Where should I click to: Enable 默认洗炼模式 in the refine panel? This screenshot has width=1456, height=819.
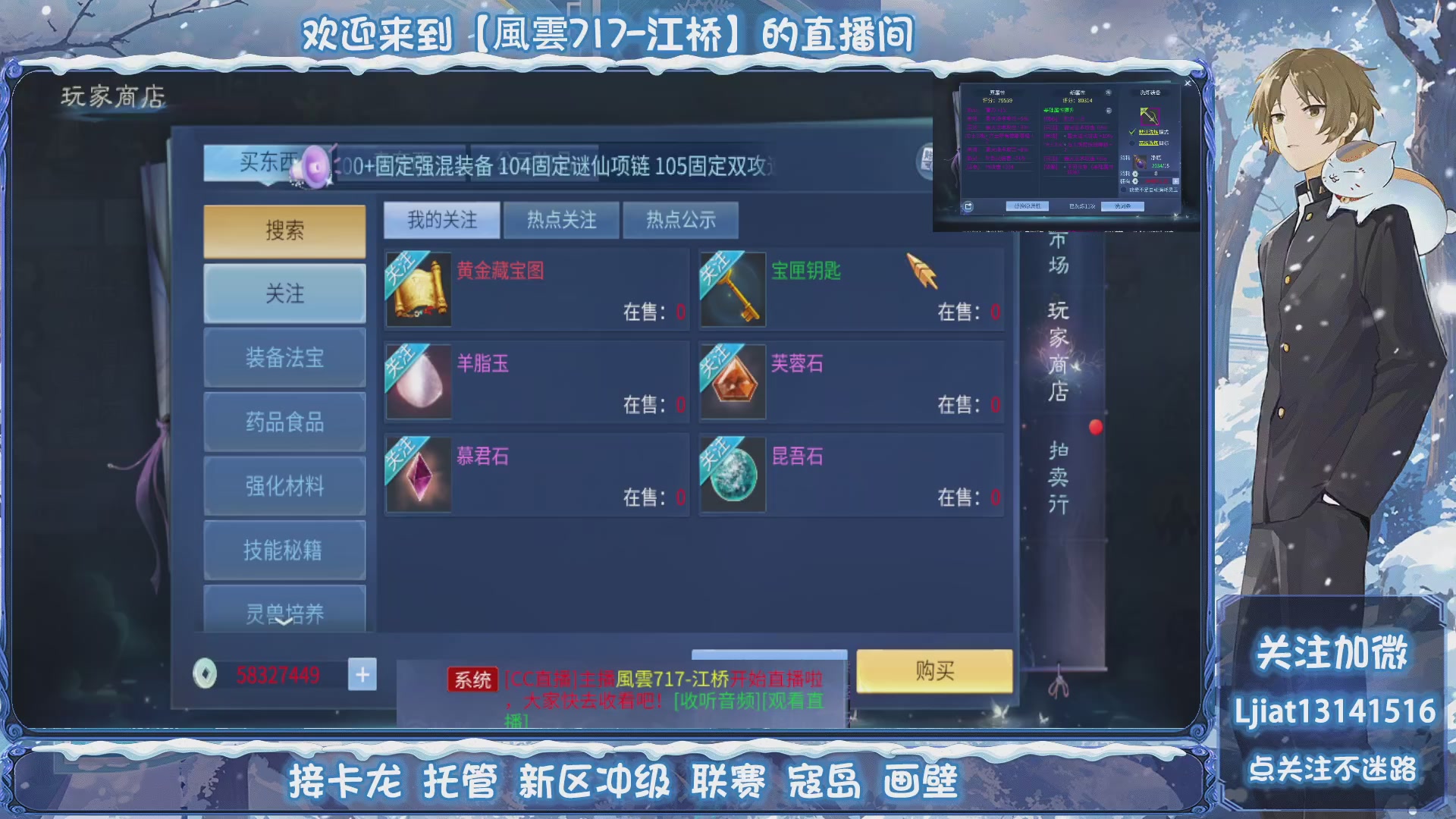point(1131,132)
